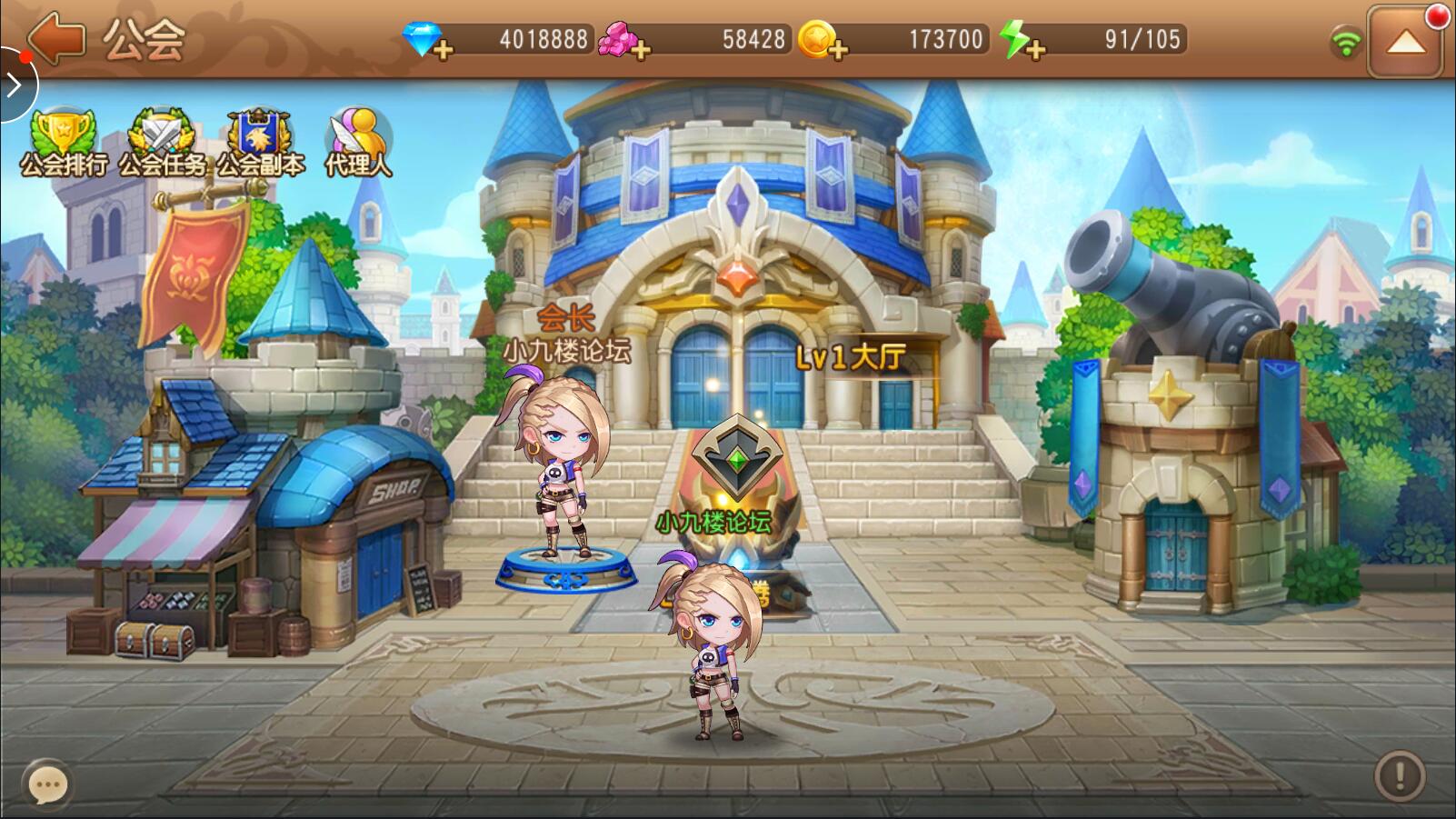This screenshot has width=1456, height=819.
Task: Open 公会任务 guild quests
Action: 162,143
